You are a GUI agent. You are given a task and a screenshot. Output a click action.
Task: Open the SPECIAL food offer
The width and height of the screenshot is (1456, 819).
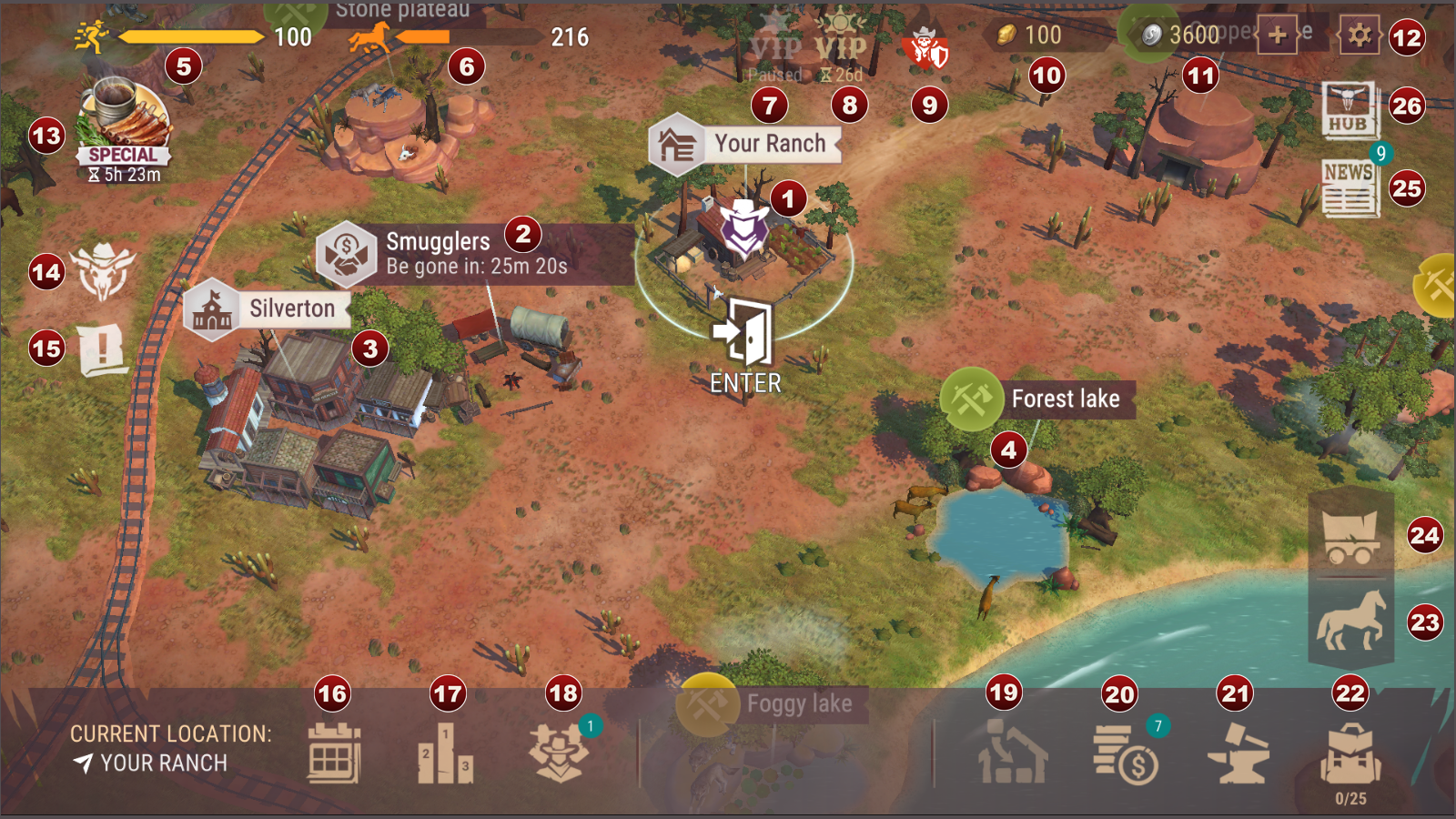click(x=122, y=127)
